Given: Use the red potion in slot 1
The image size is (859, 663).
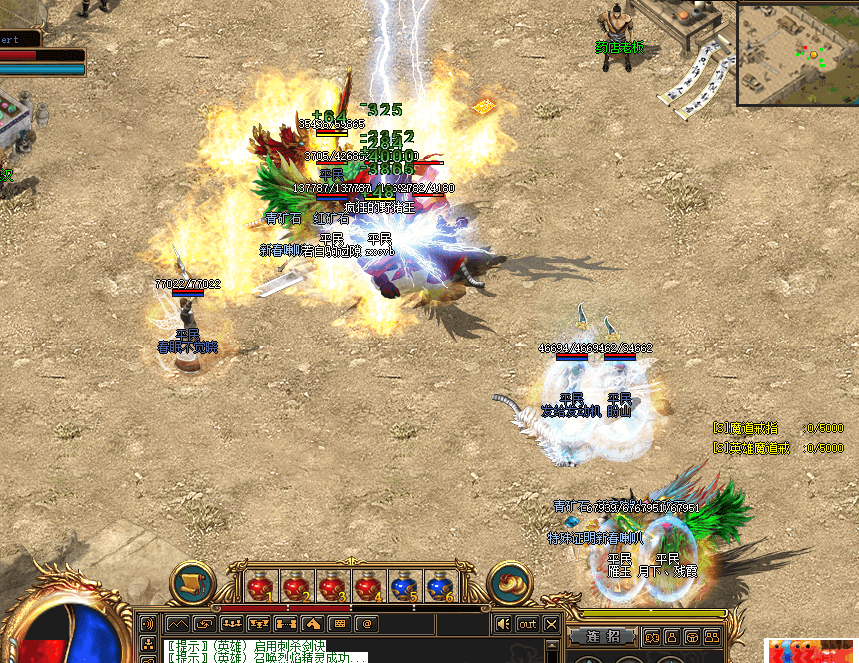Looking at the screenshot, I should tap(259, 585).
